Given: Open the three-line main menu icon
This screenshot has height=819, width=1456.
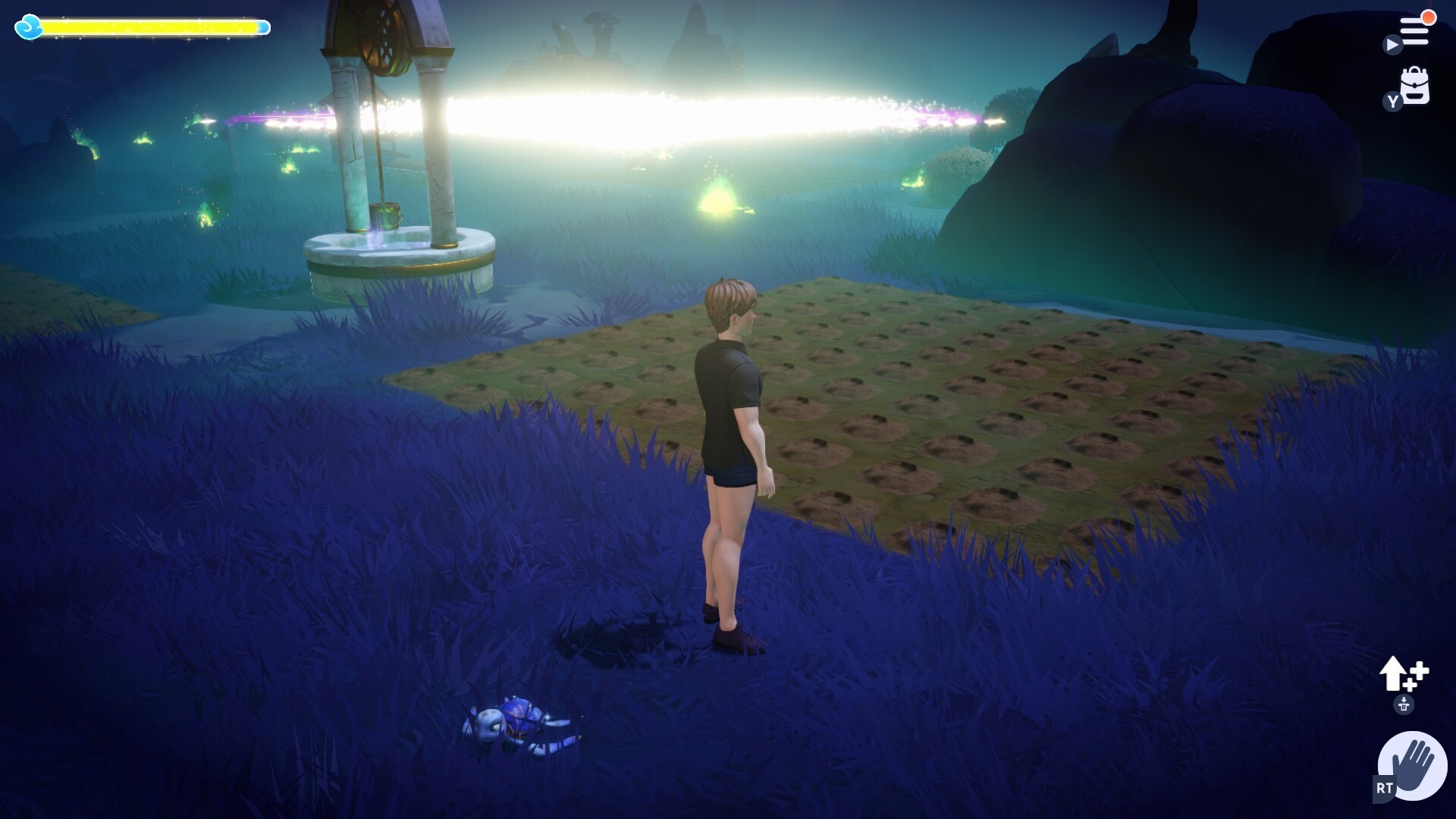Looking at the screenshot, I should click(1414, 32).
